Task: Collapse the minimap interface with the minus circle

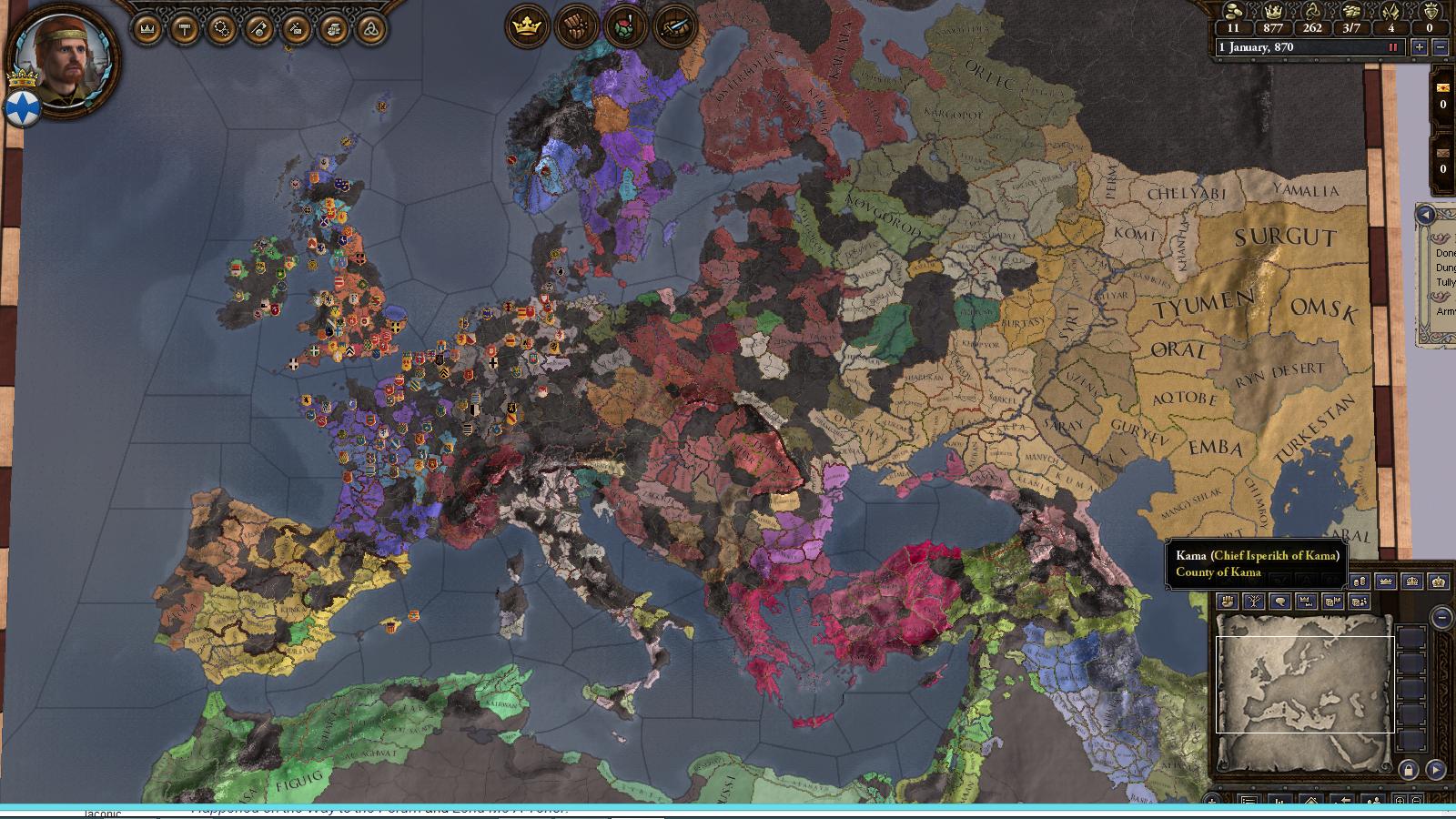Action: click(x=1441, y=618)
